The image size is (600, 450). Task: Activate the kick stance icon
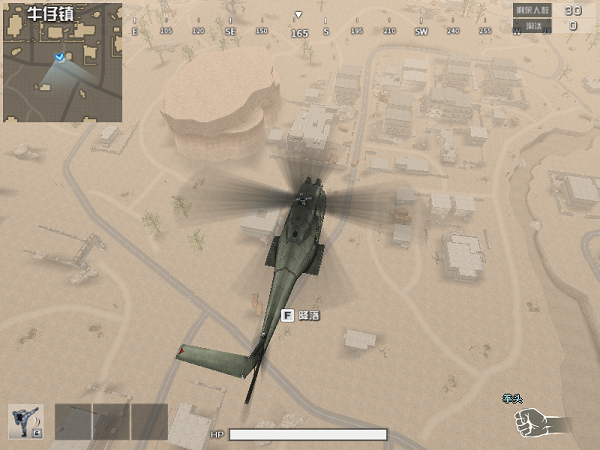pyautogui.click(x=25, y=421)
